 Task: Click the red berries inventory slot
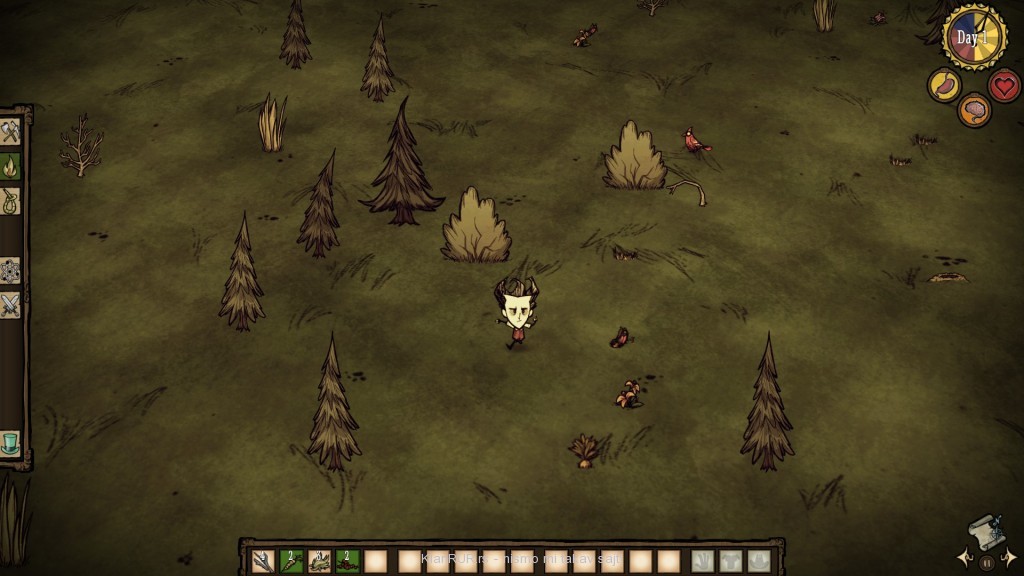click(347, 561)
